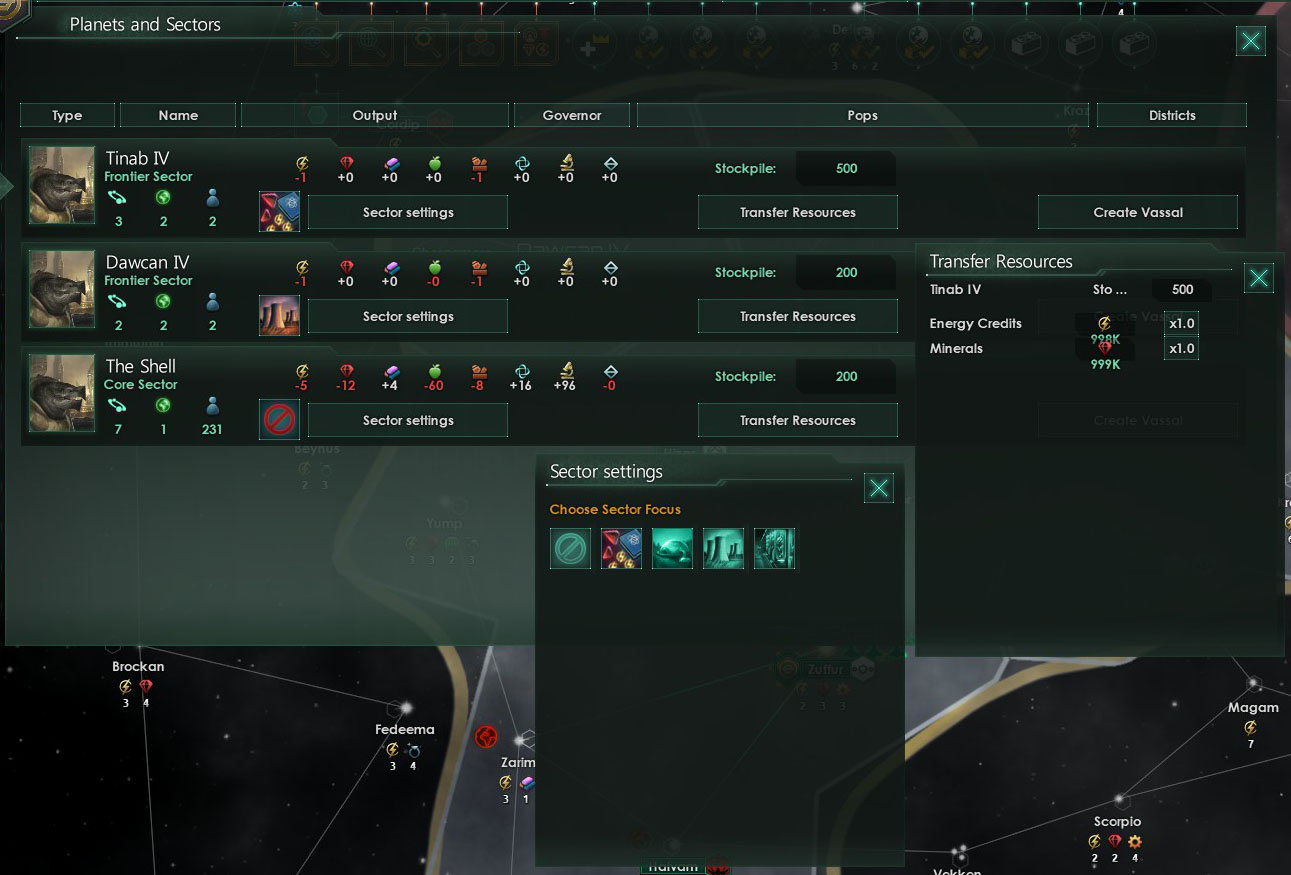Click the energy lightning icon in Transfer Resources
This screenshot has height=875, width=1291.
pyautogui.click(x=1105, y=322)
